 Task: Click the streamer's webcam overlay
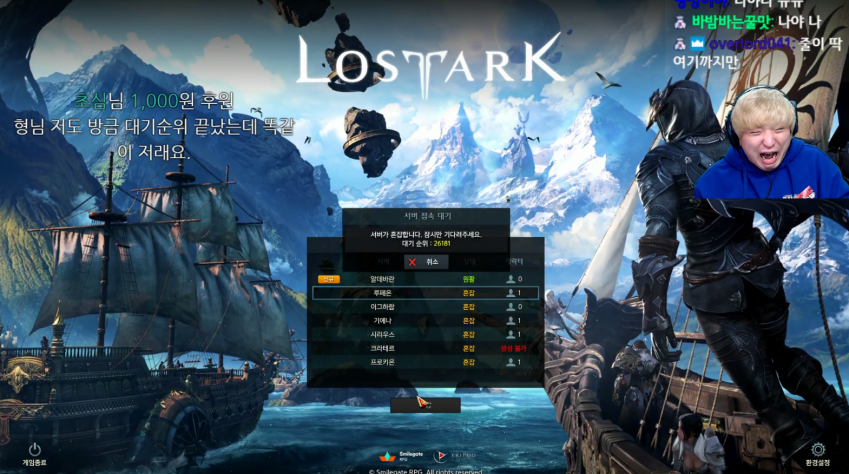point(770,140)
